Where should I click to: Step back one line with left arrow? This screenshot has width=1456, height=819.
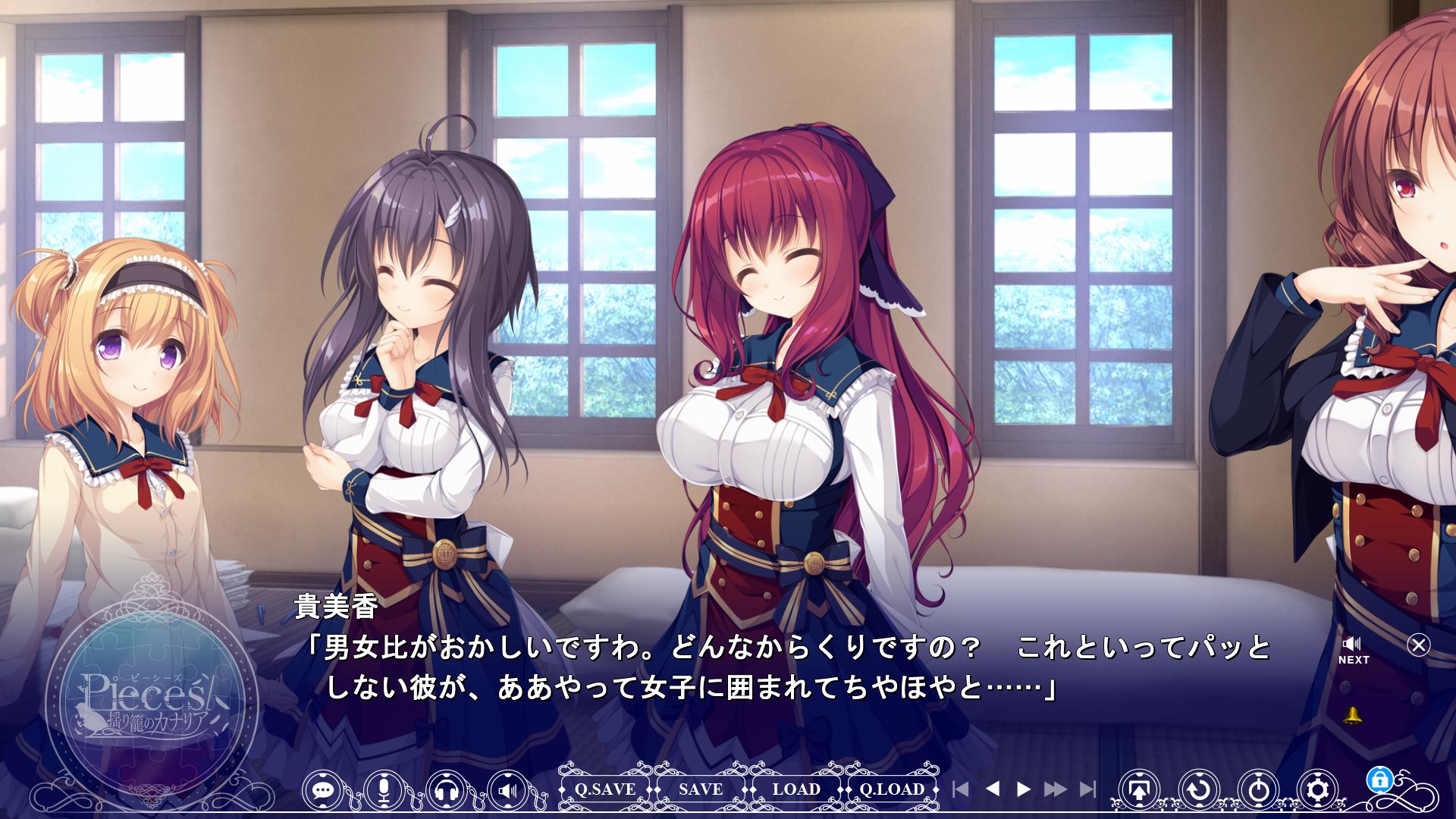click(992, 789)
